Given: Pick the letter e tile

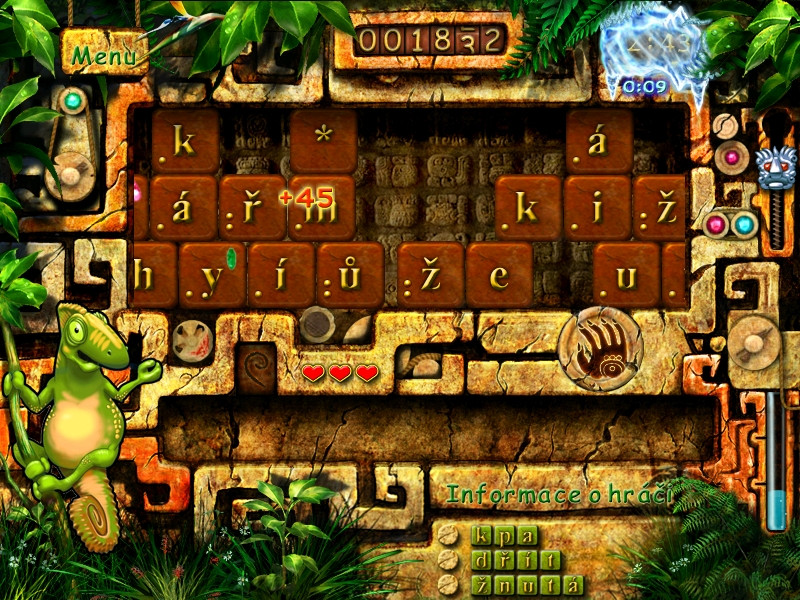Looking at the screenshot, I should click(x=499, y=275).
